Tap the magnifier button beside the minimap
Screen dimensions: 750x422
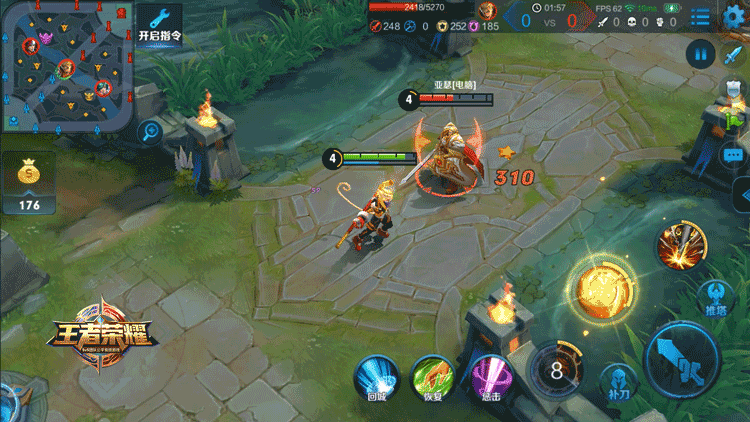click(x=152, y=130)
